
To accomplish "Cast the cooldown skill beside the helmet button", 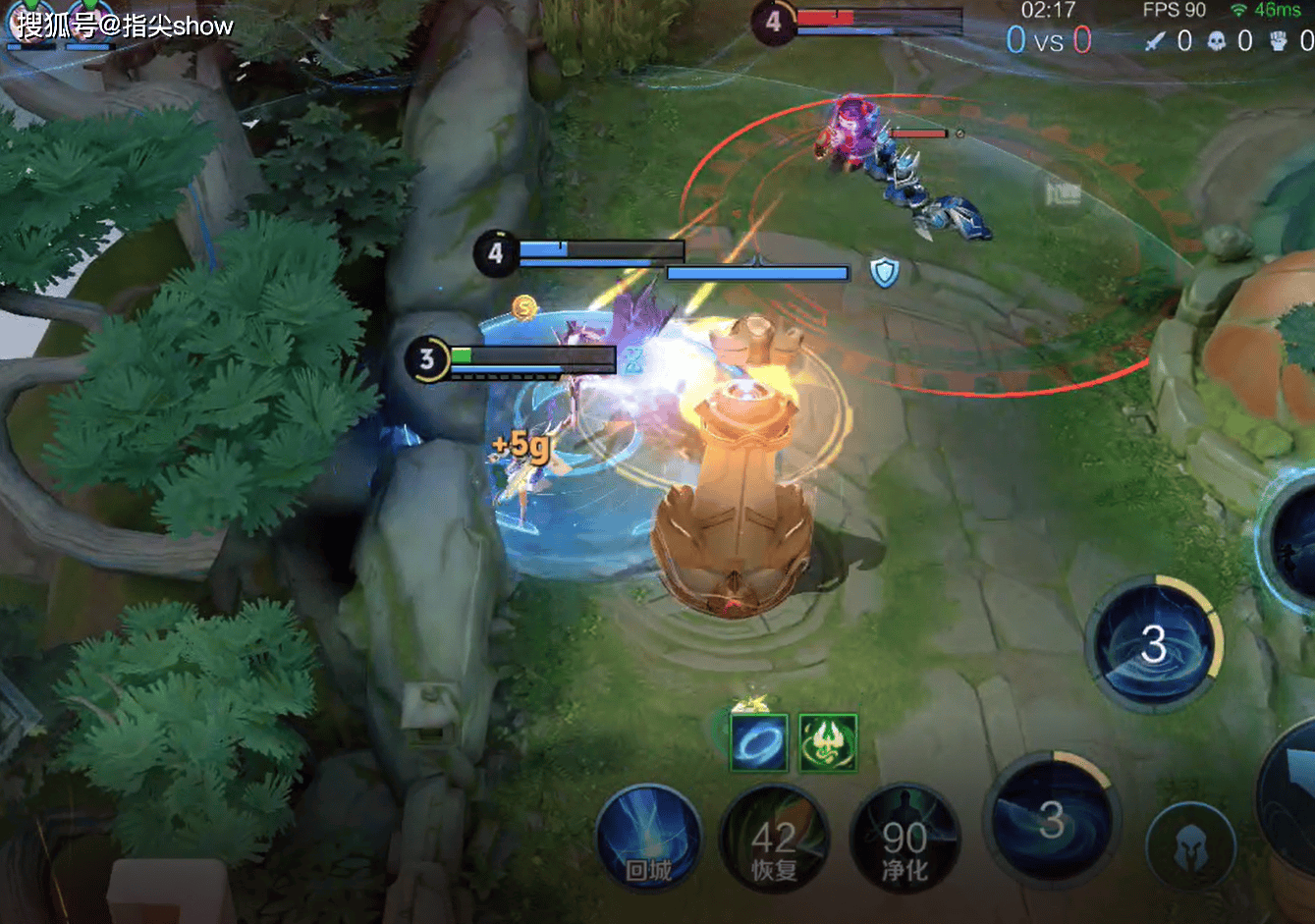I will click(x=1052, y=821).
